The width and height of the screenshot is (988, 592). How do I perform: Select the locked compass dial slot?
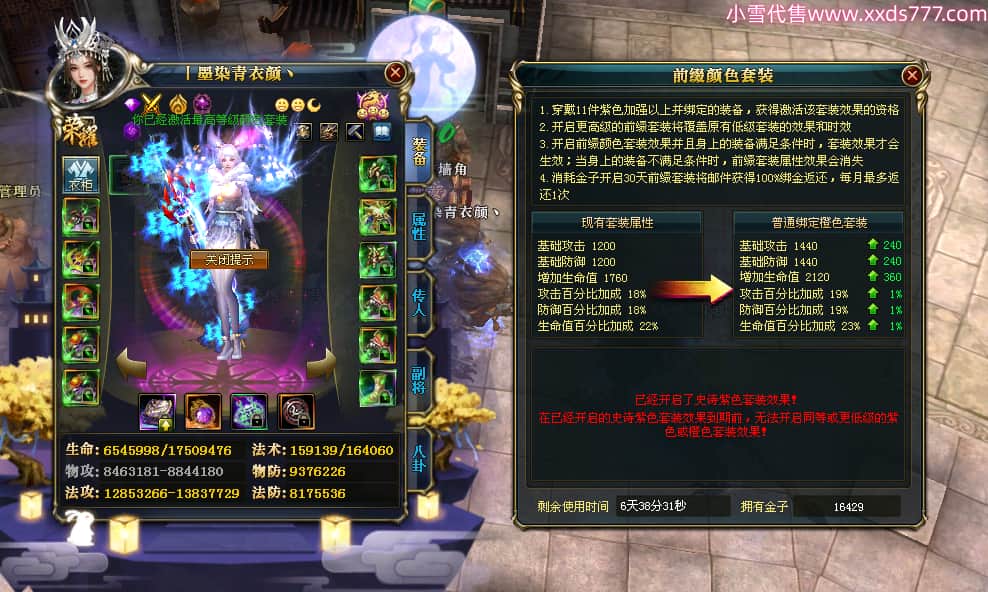296,411
